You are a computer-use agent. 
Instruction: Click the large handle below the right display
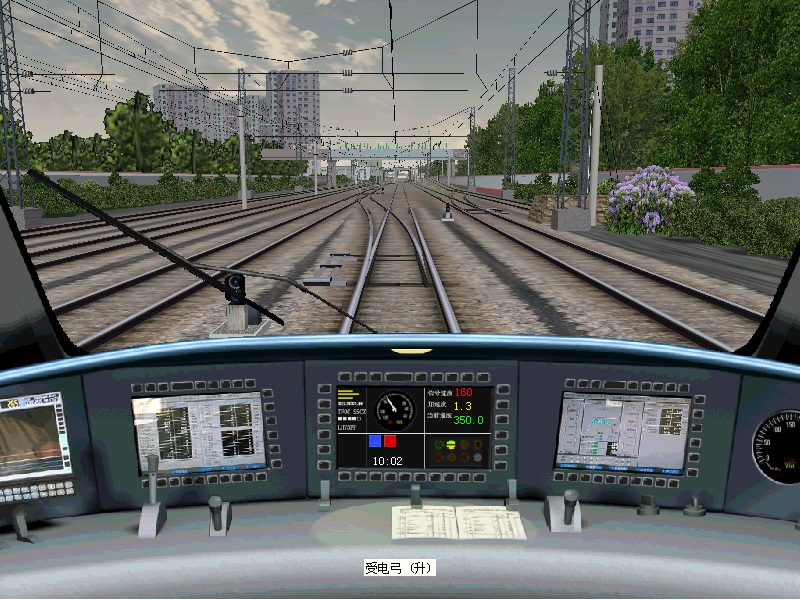click(x=567, y=508)
